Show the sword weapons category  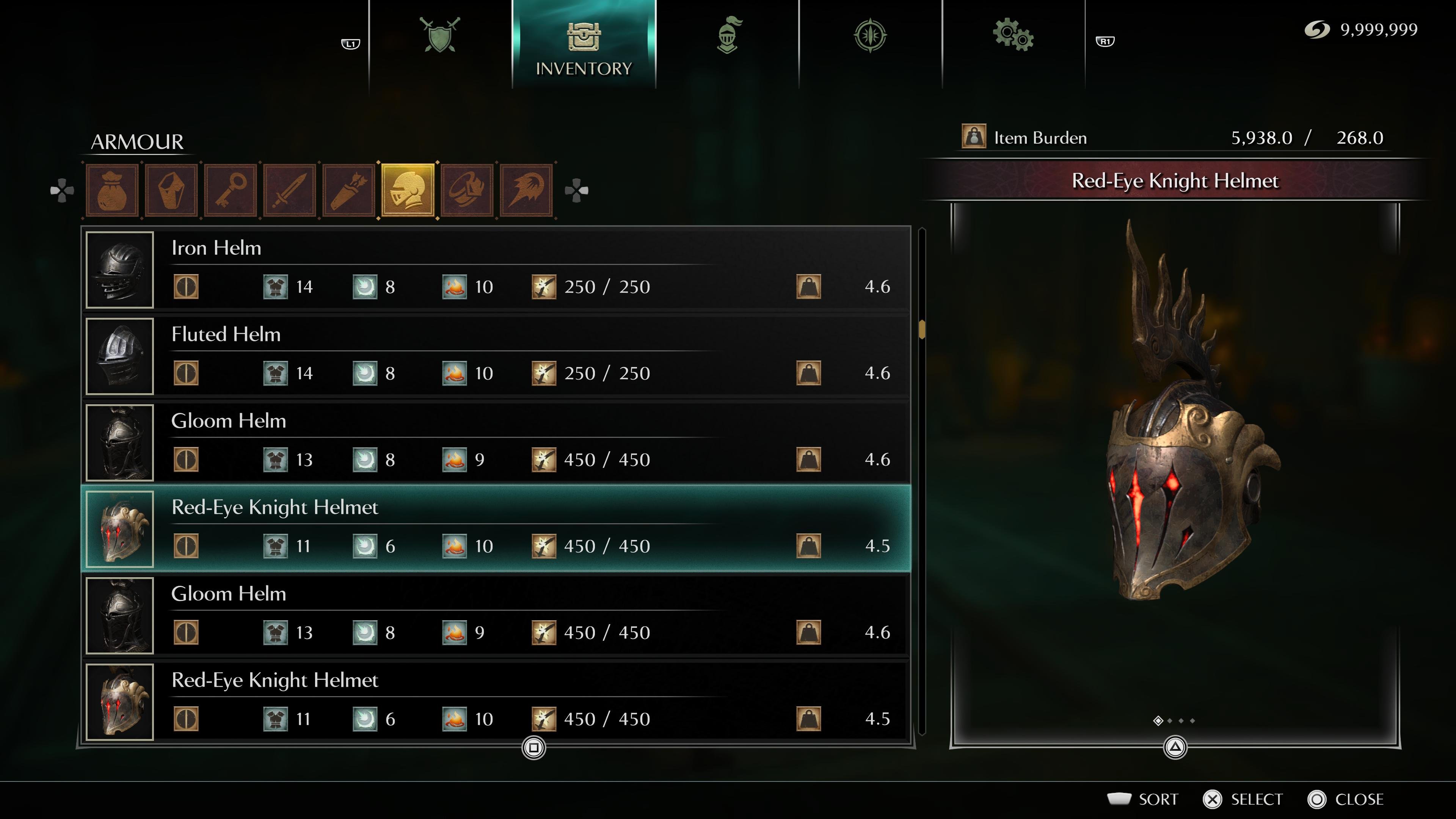click(290, 190)
